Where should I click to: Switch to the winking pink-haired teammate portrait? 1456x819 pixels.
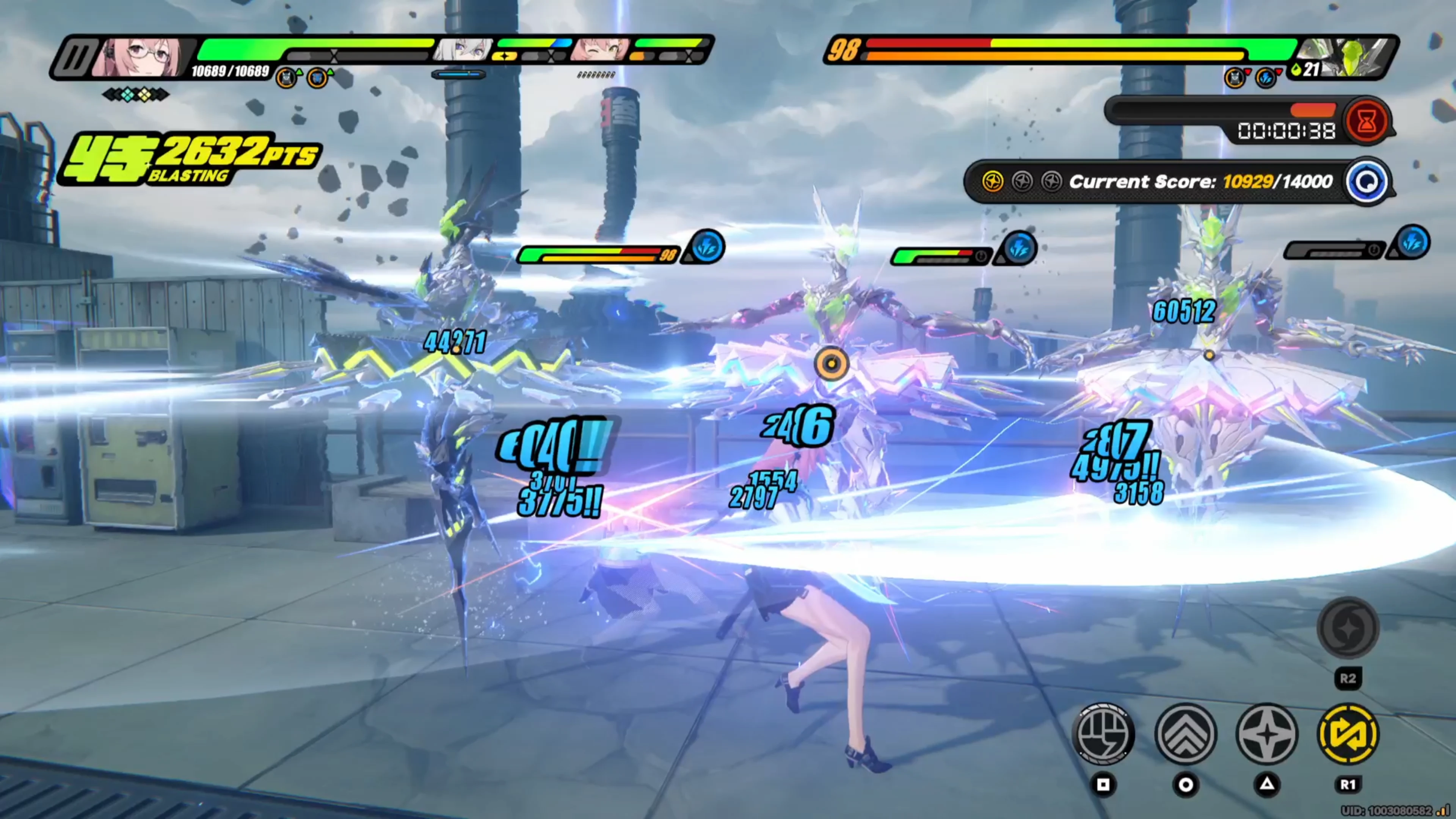(600, 50)
